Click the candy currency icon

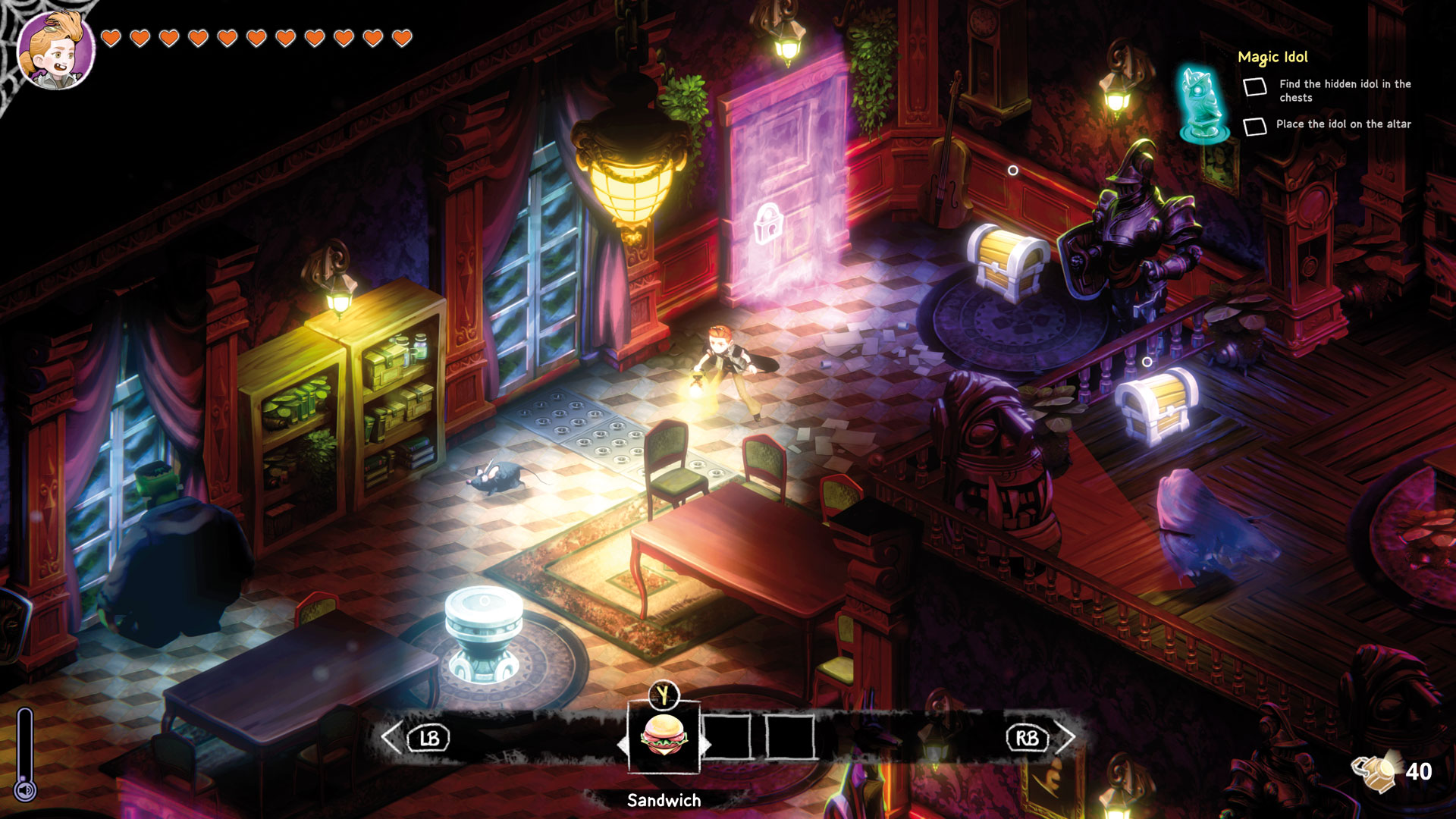(1374, 770)
